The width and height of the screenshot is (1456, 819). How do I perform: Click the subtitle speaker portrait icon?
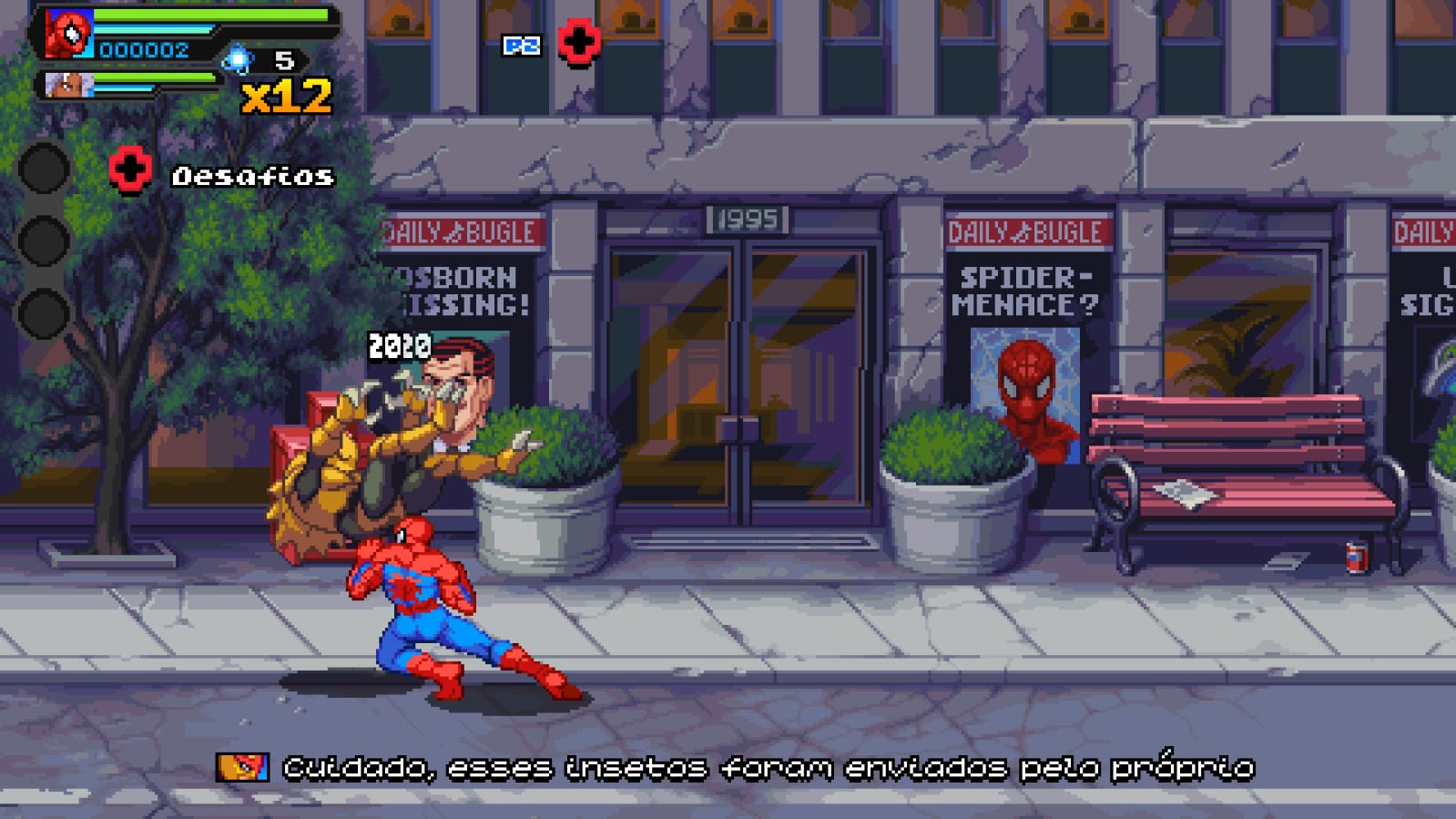[242, 767]
